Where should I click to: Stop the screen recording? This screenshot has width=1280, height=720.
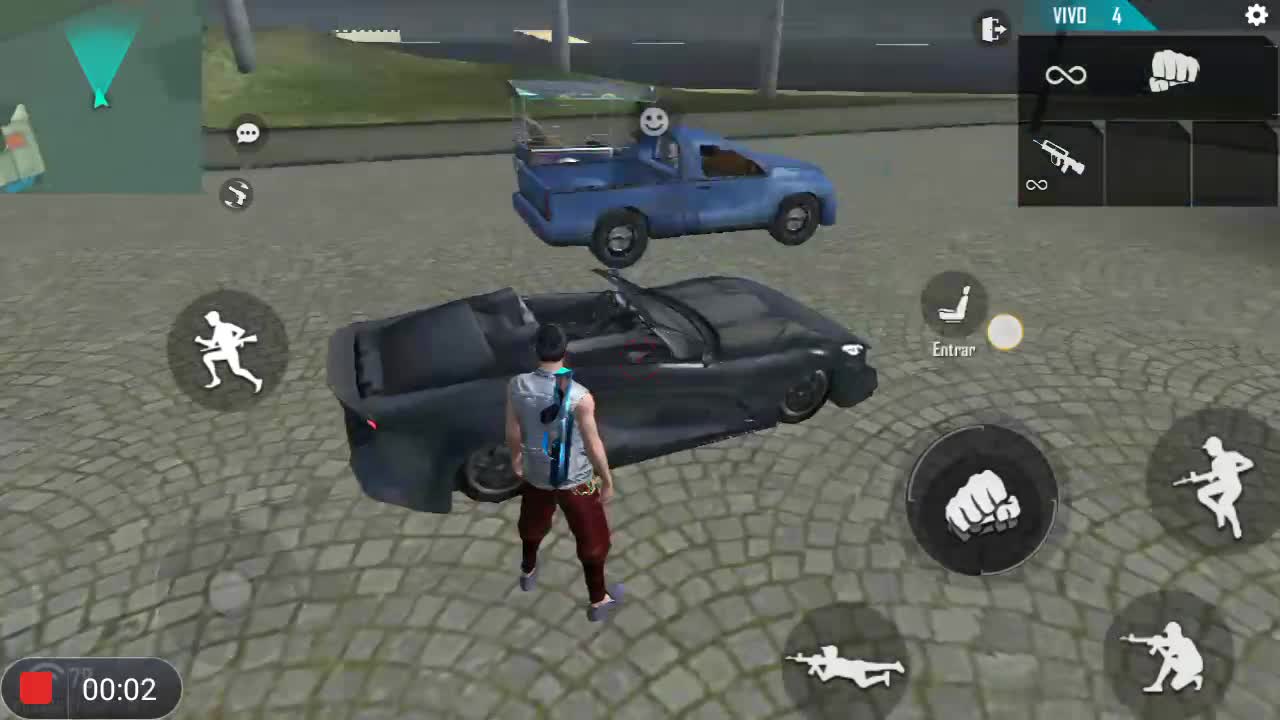click(x=37, y=689)
